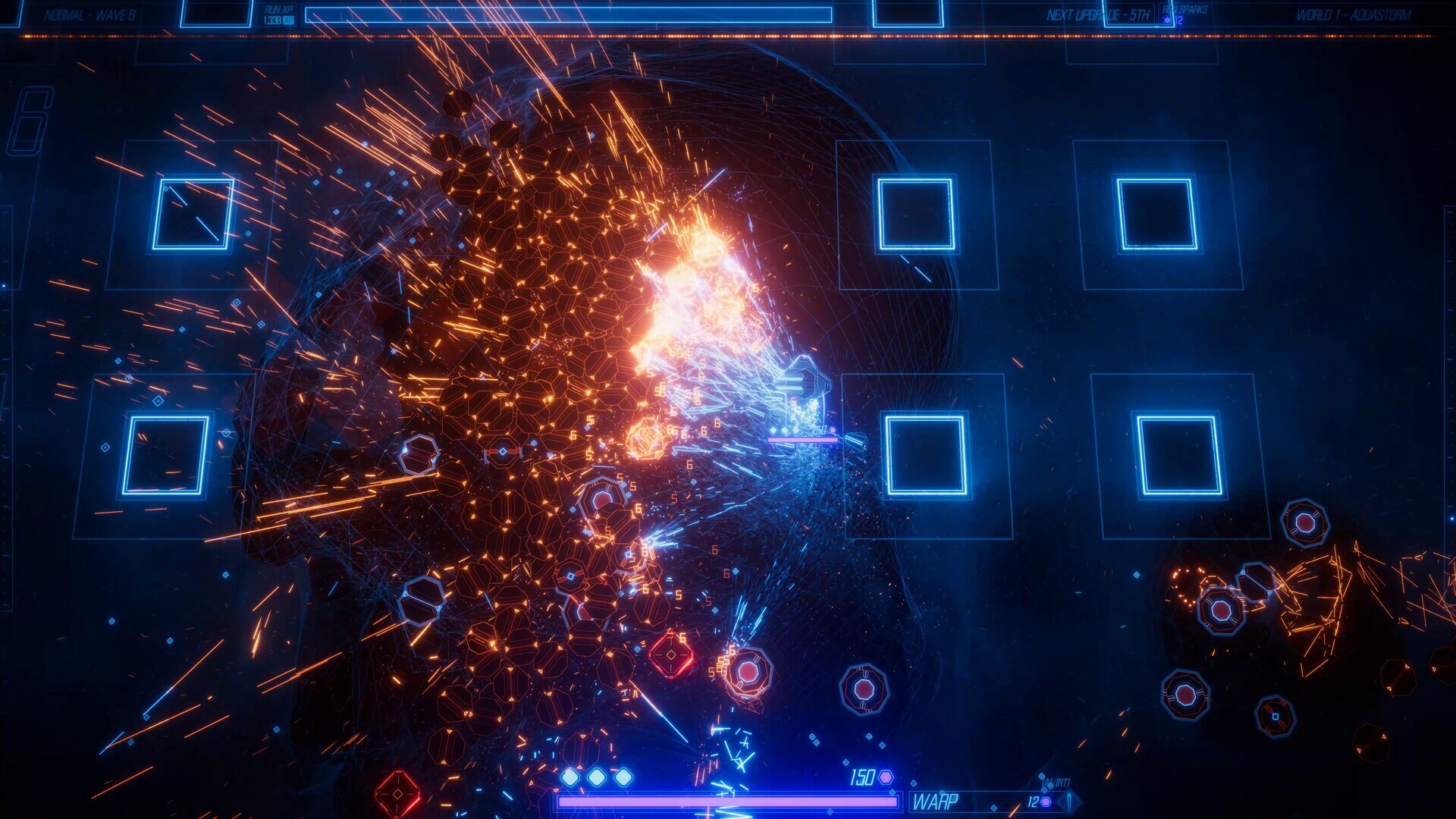1456x819 pixels.
Task: Toggle the first ability diamond pip bottom left
Action: (x=571, y=776)
